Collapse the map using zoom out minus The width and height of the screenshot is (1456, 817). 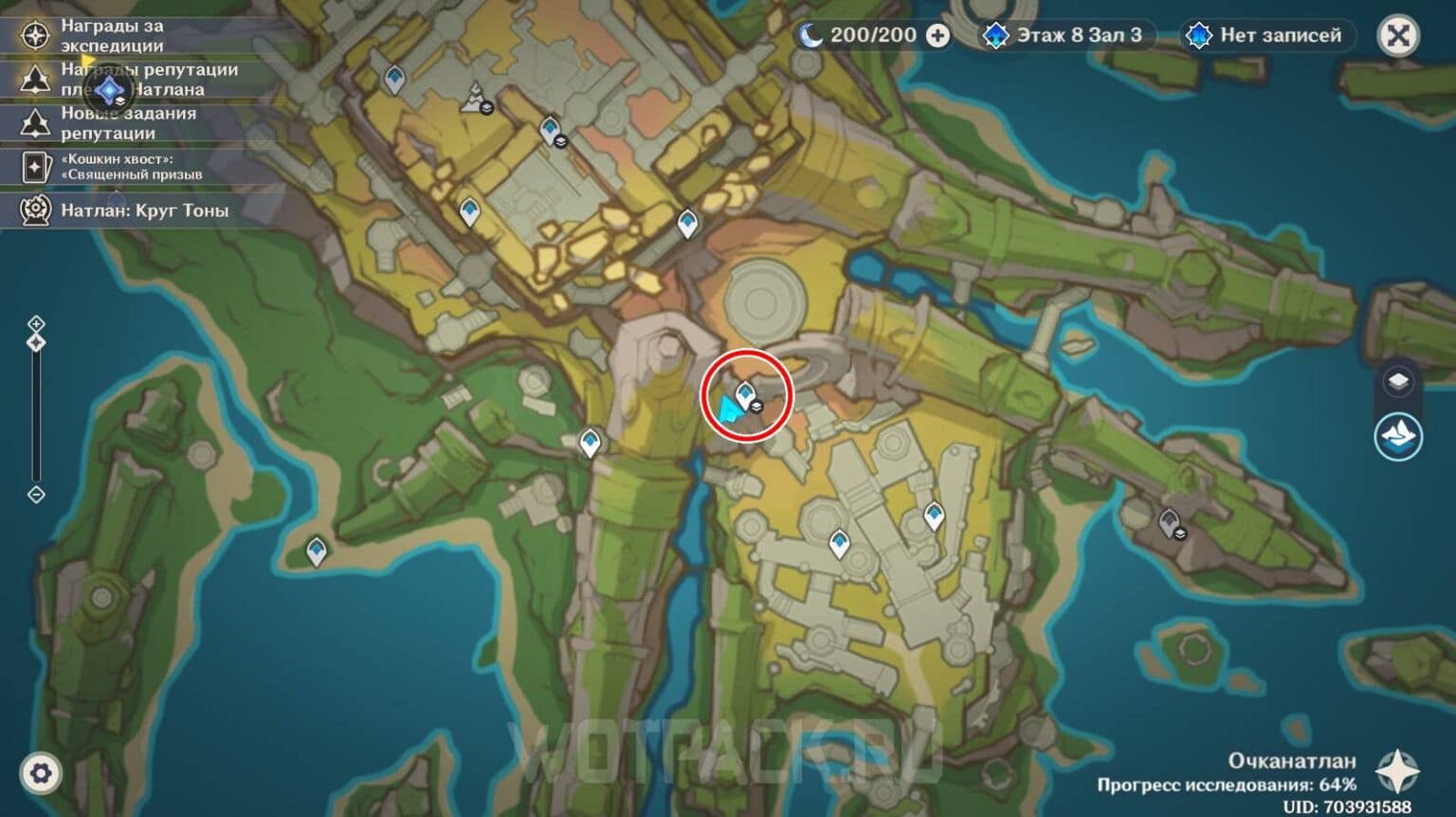pos(36,492)
